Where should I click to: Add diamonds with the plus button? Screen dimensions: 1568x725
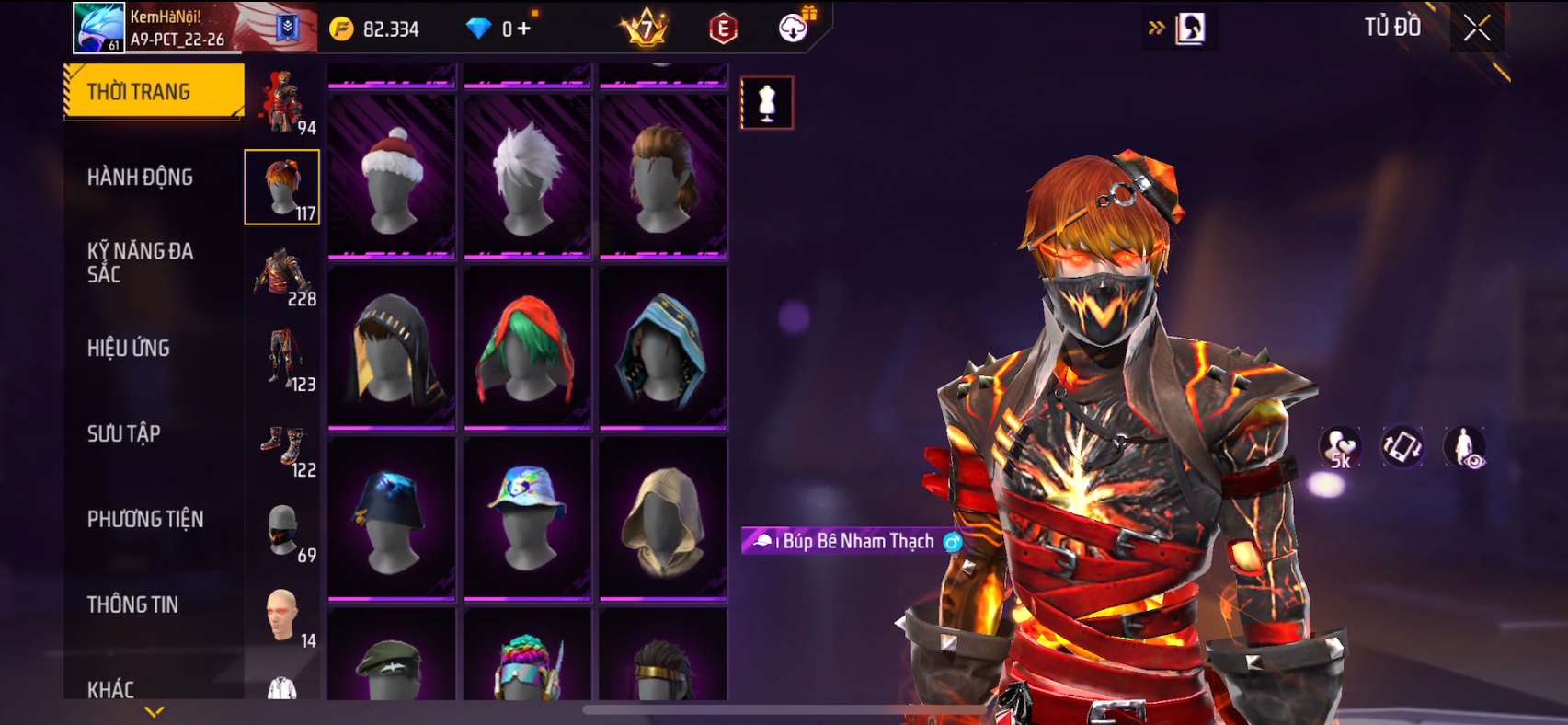(x=524, y=29)
